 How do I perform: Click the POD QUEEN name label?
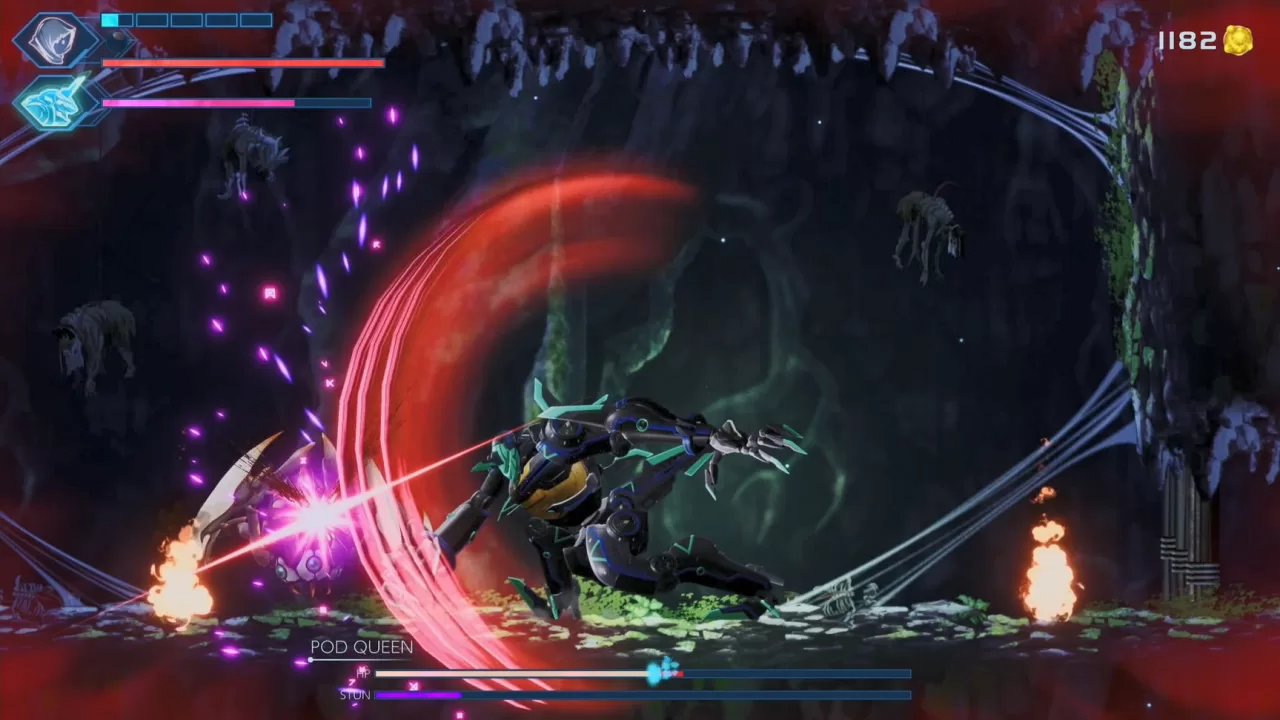[362, 647]
